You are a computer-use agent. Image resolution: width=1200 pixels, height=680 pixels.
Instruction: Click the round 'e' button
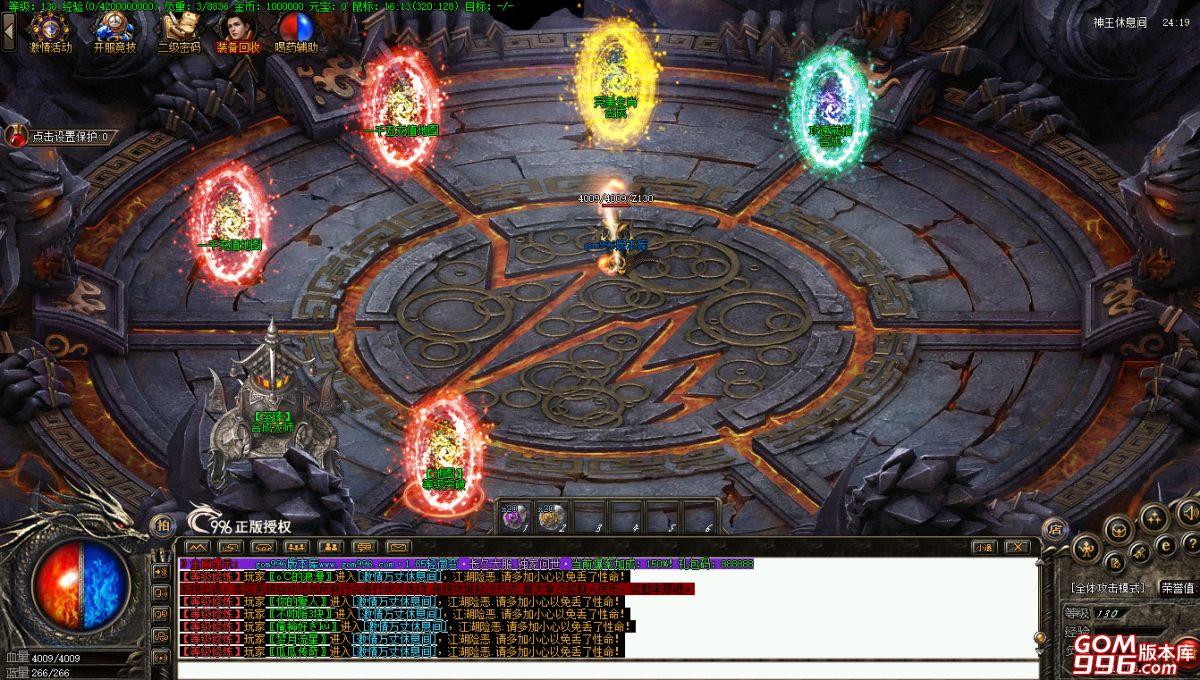[x=1165, y=545]
